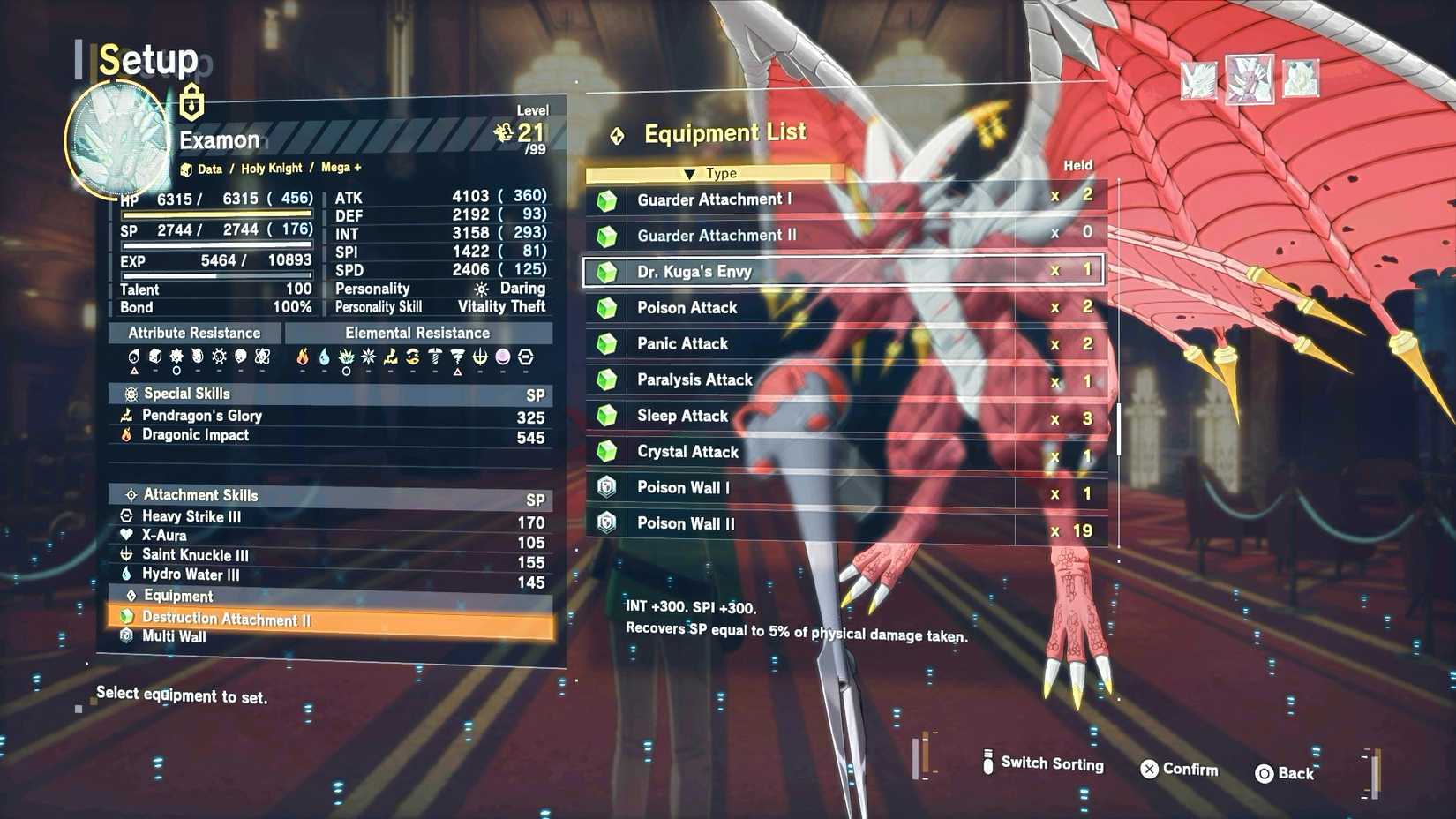Viewport: 1456px width, 819px height.
Task: Click the green cube next to Poison Attack
Action: click(606, 308)
